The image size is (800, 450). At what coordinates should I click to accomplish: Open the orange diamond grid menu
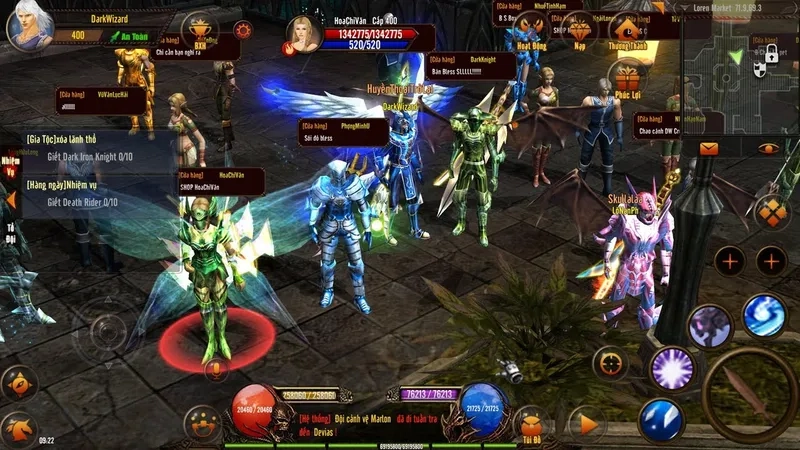pos(771,212)
